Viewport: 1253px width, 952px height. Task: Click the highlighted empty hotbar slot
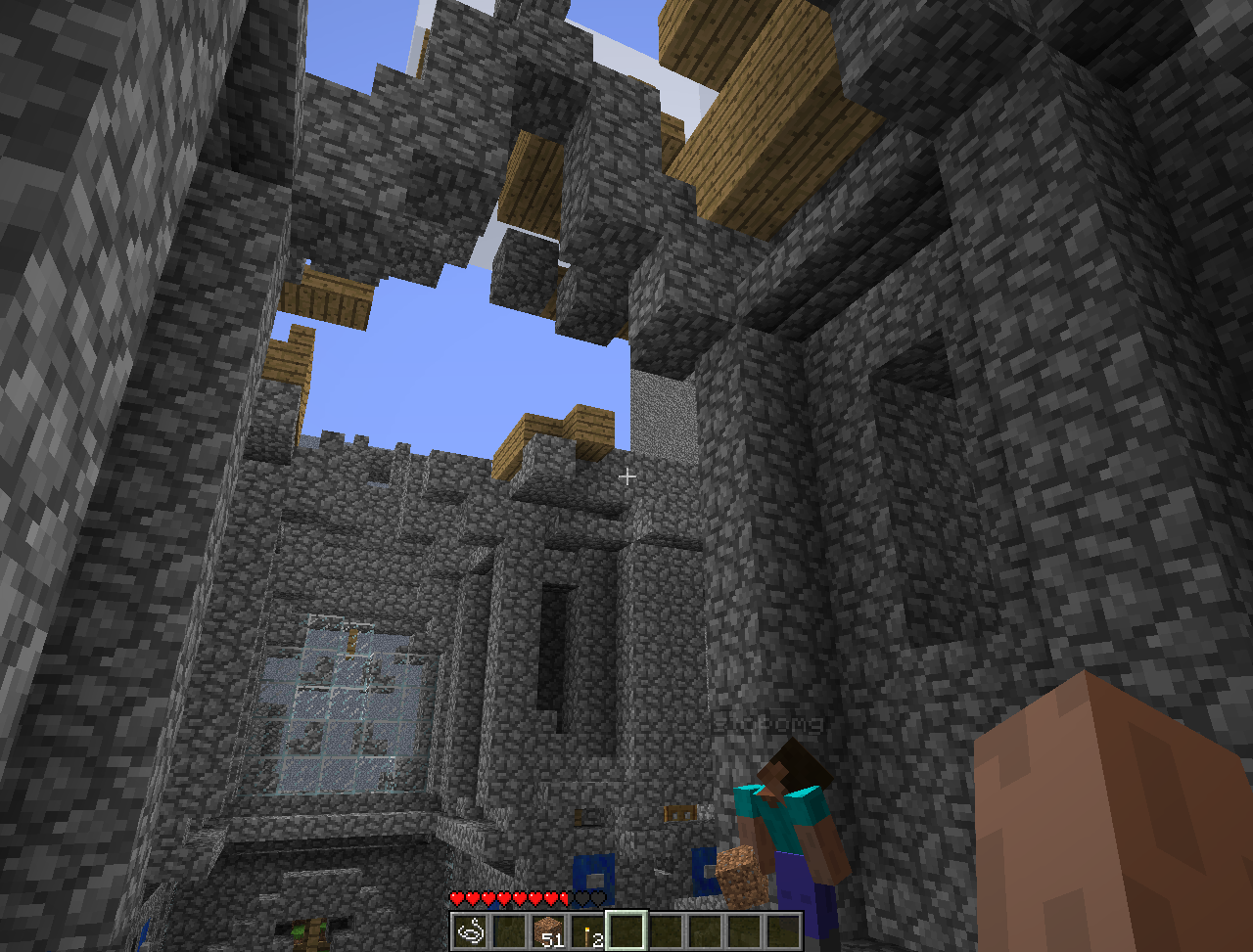click(x=626, y=931)
